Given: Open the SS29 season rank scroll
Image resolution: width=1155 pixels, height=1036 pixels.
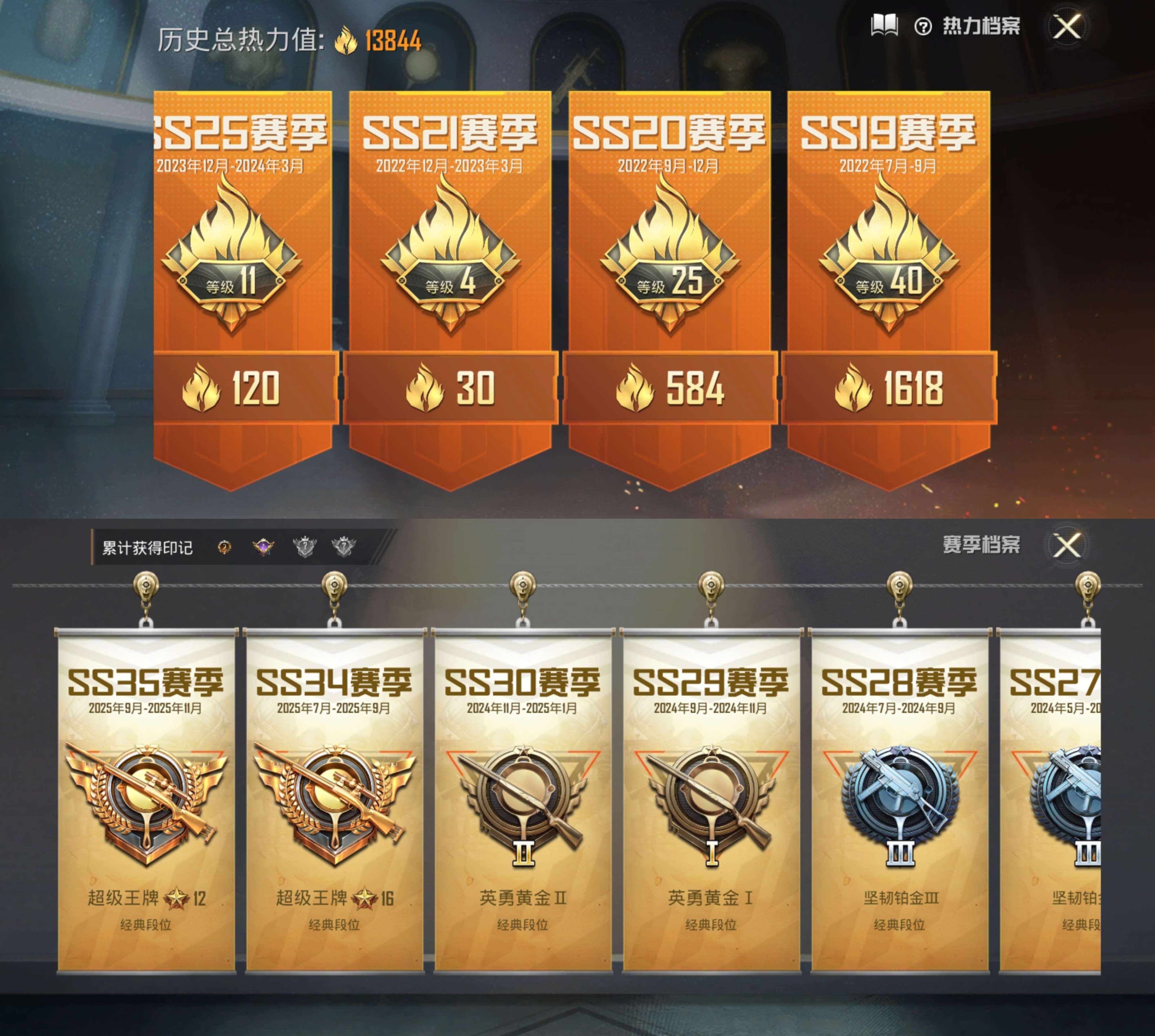Looking at the screenshot, I should [x=711, y=797].
